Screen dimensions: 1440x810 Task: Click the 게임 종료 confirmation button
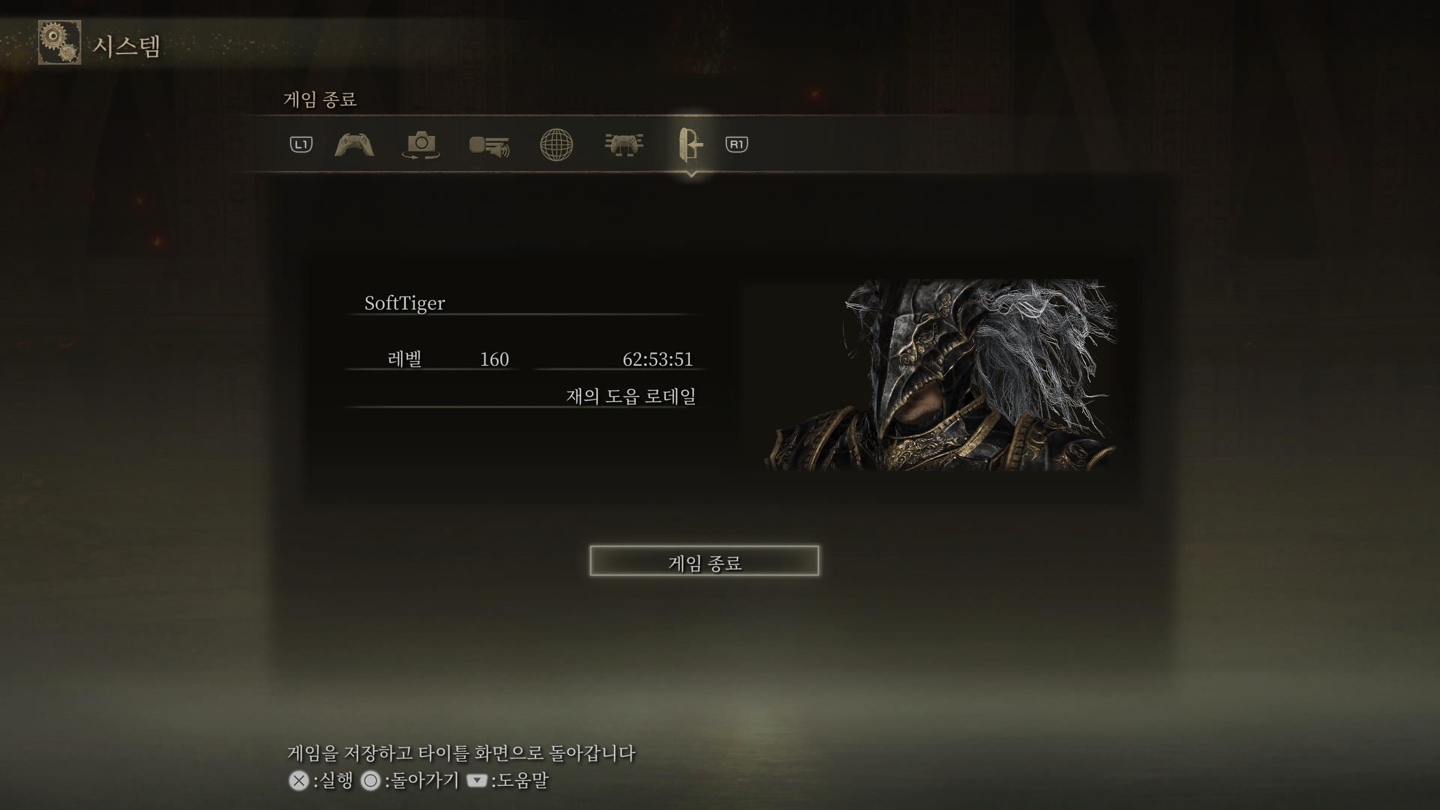[704, 560]
